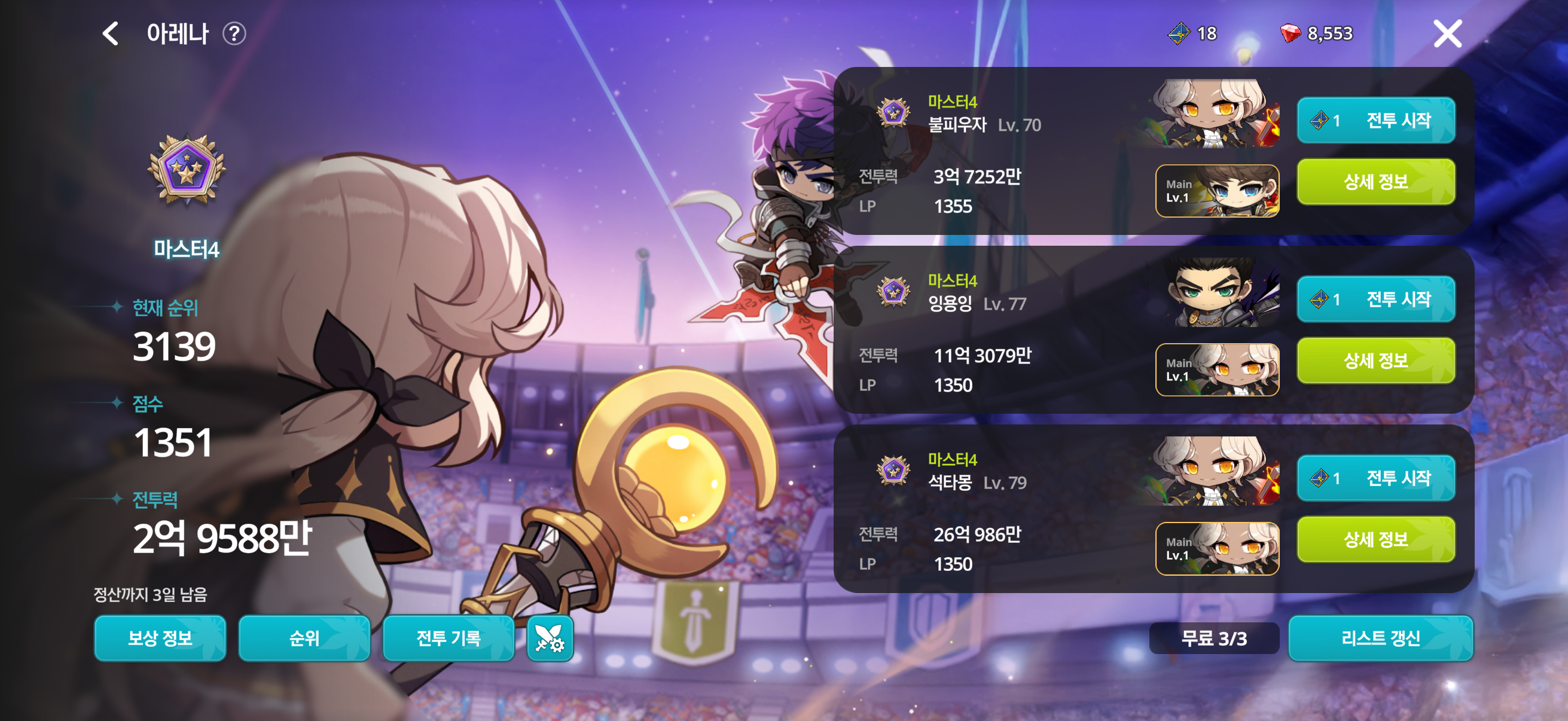Select 잉용잉's Main Lv.1 character thumbnail

(1217, 370)
